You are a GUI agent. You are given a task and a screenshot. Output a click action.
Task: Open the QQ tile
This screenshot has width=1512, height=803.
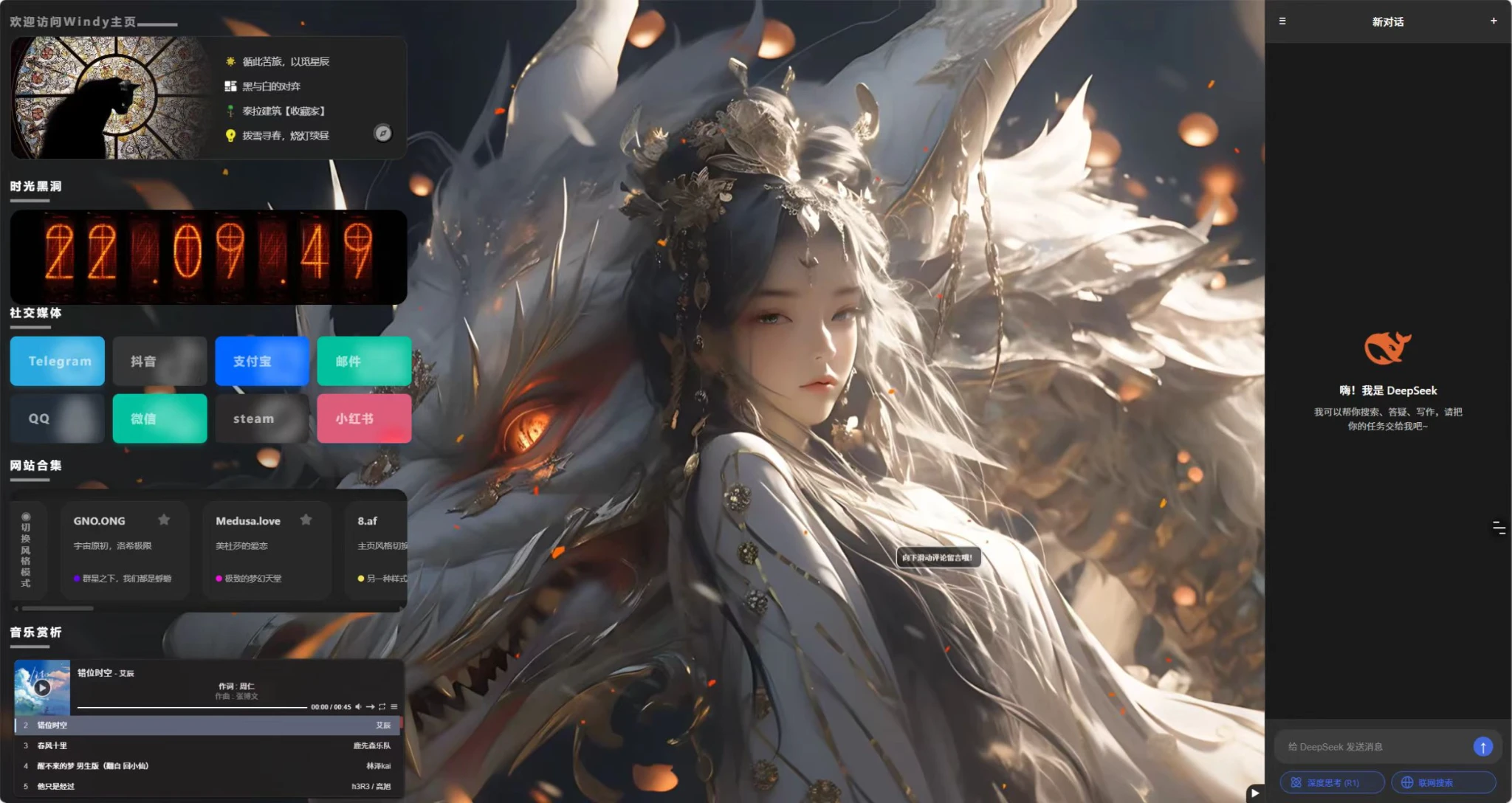click(x=58, y=418)
